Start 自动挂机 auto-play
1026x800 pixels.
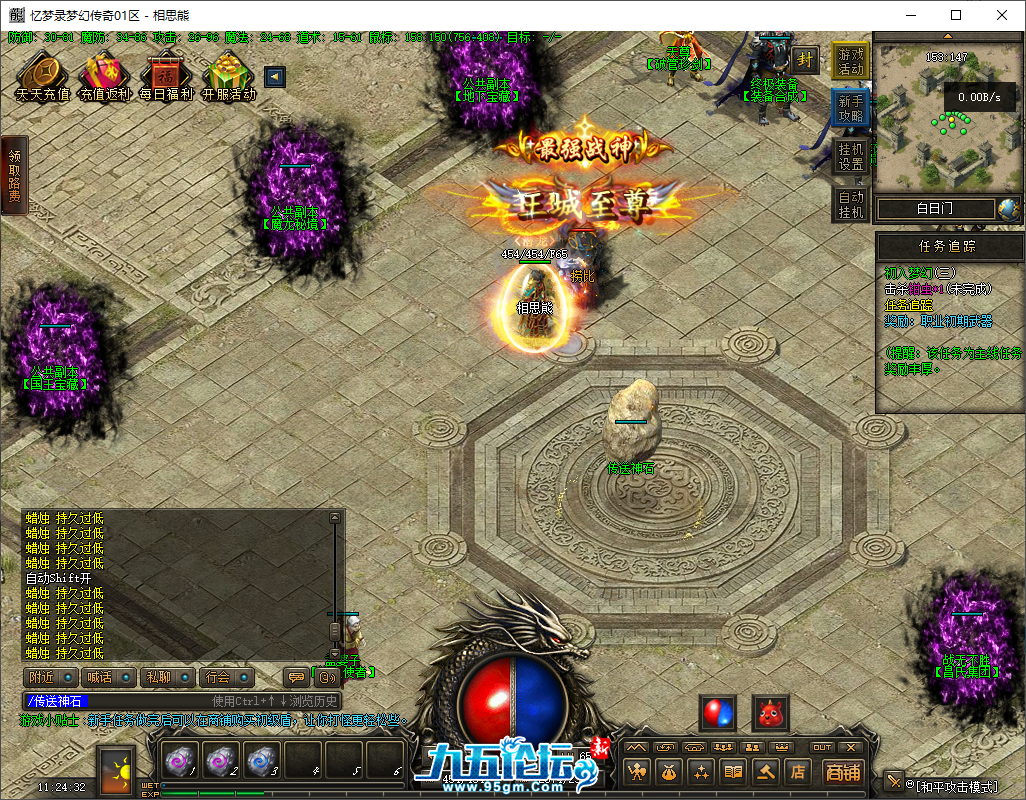pyautogui.click(x=851, y=205)
